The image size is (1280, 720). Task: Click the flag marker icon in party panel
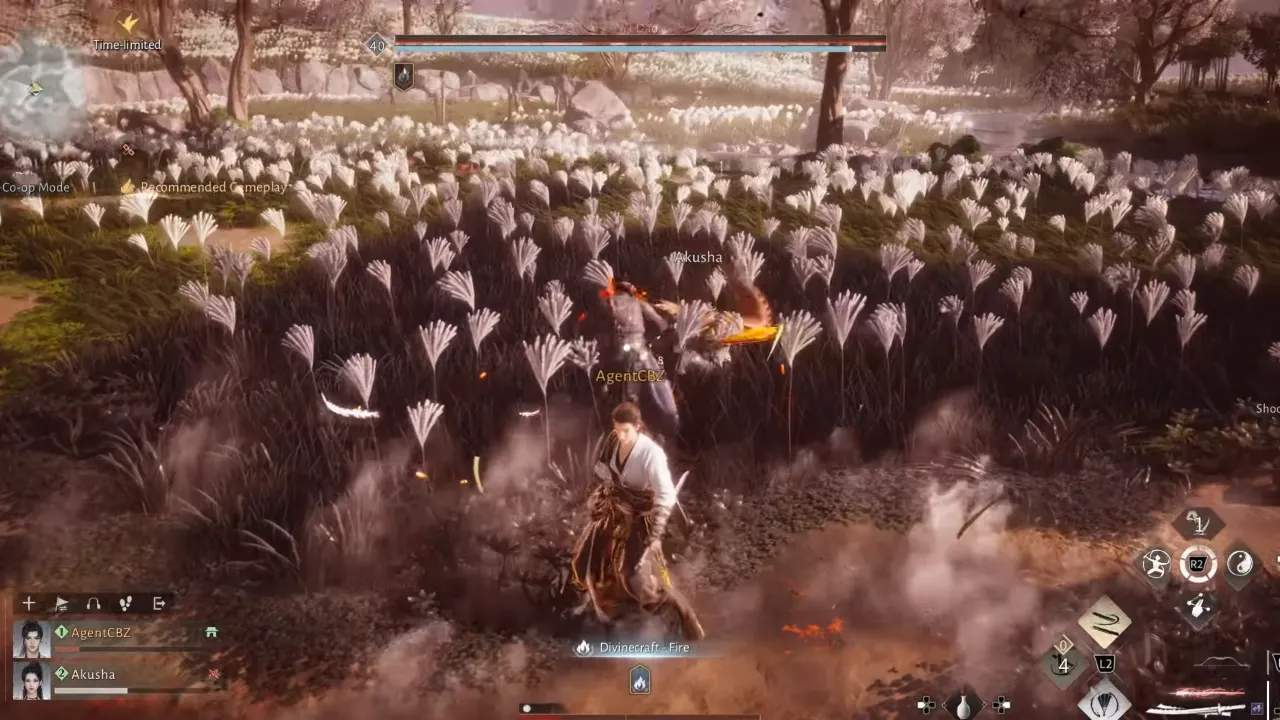[x=60, y=603]
